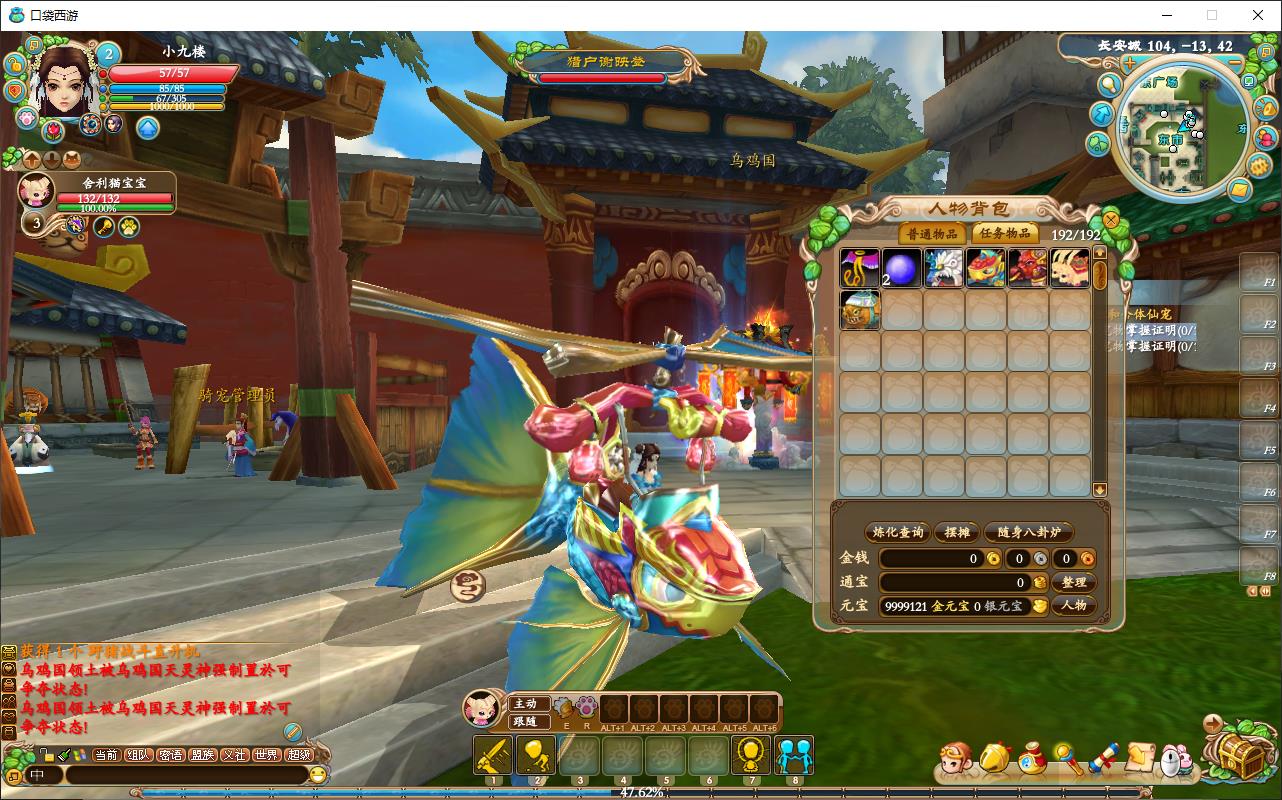
Task: Open the 人物 character button
Action: 1074,605
